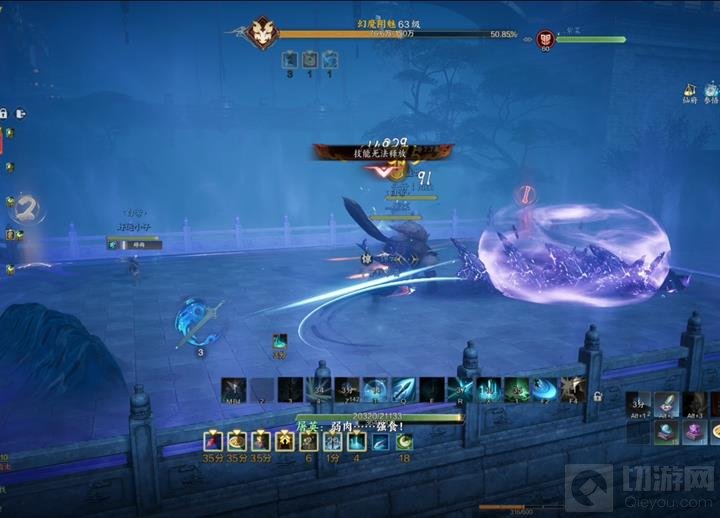
Task: Select the boss lion portrait icon
Action: click(262, 32)
